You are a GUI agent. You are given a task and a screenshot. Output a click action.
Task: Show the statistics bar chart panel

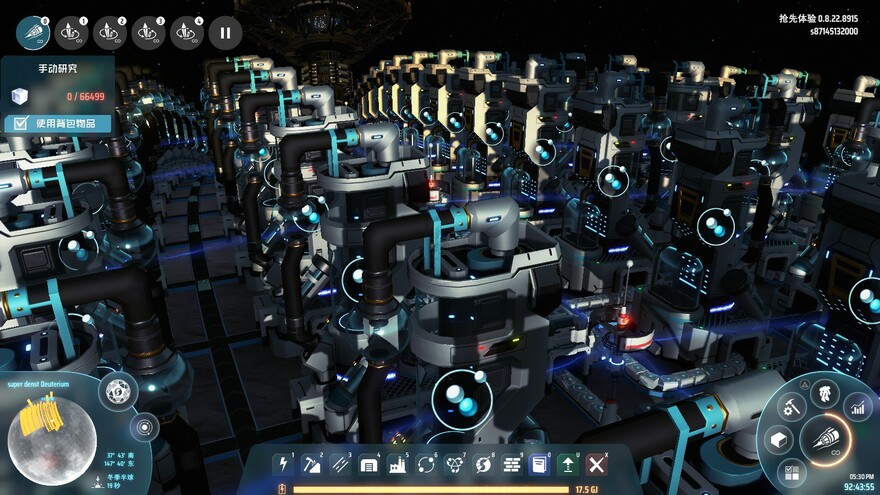point(858,406)
